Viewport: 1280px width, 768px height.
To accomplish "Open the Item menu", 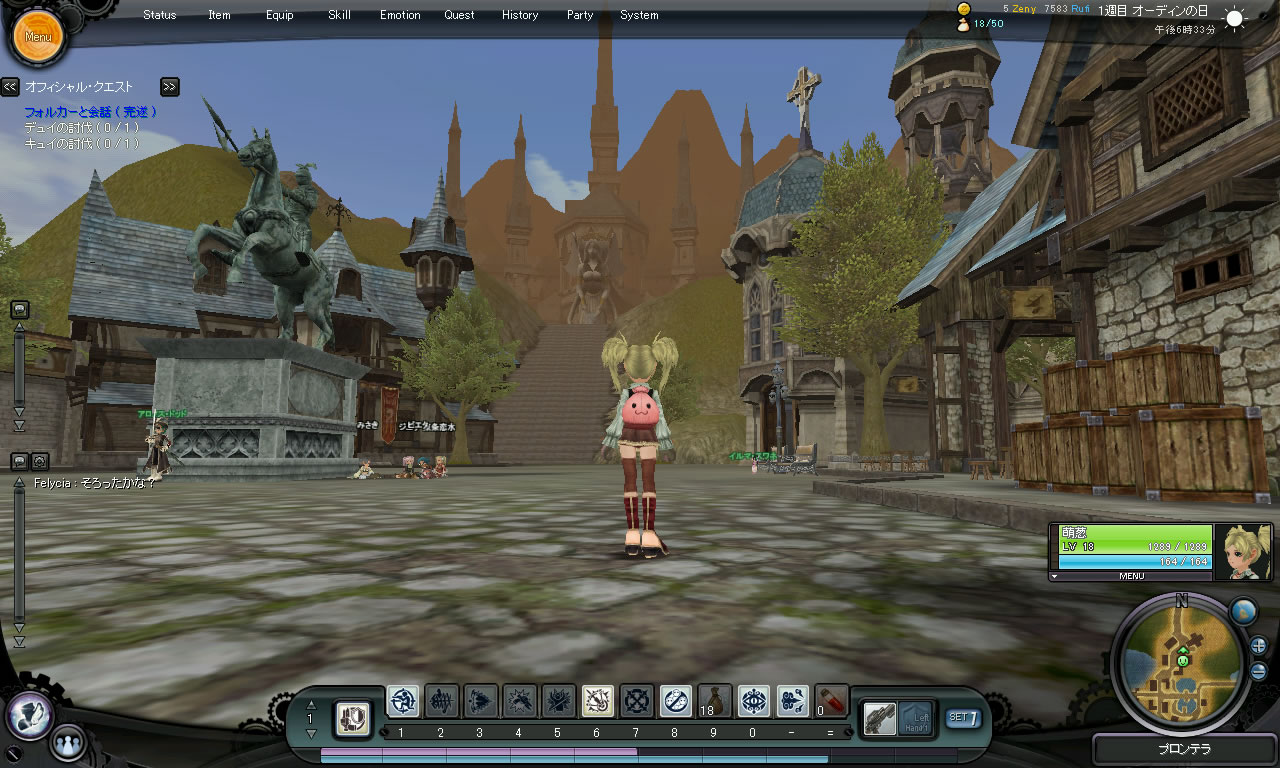I will tap(219, 15).
